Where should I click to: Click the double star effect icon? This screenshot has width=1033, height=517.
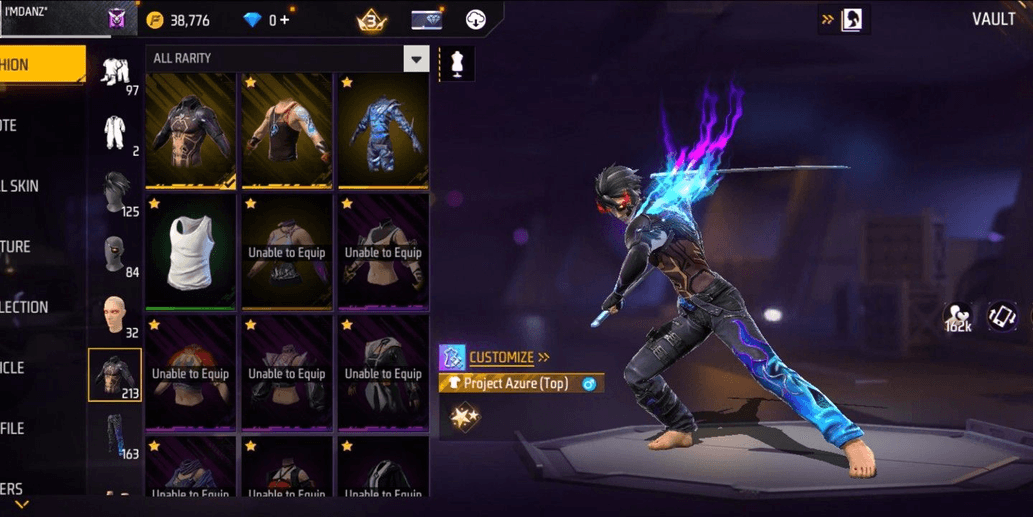[464, 417]
